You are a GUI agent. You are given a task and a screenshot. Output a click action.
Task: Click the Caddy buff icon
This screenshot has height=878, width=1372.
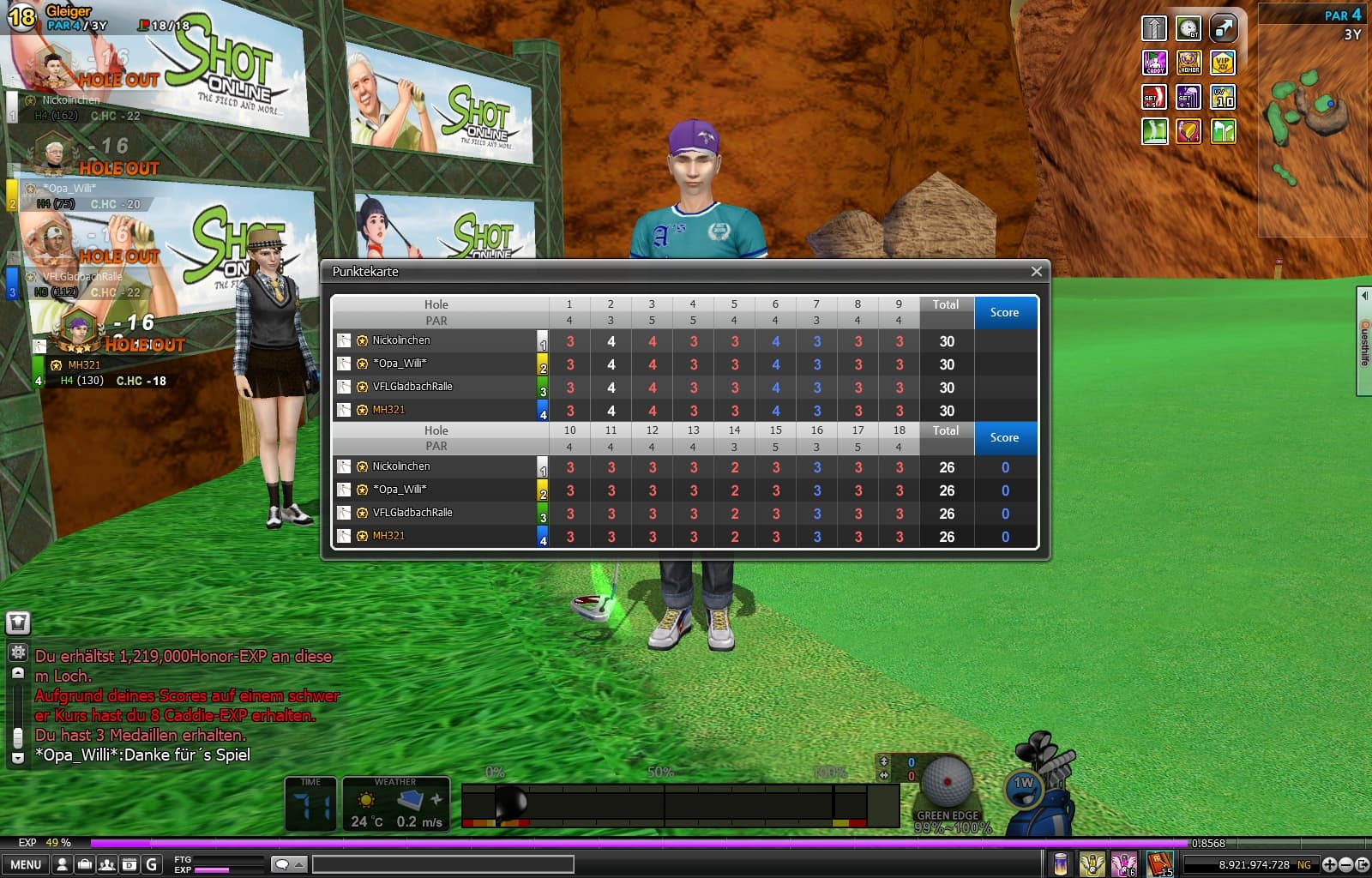[x=1154, y=63]
